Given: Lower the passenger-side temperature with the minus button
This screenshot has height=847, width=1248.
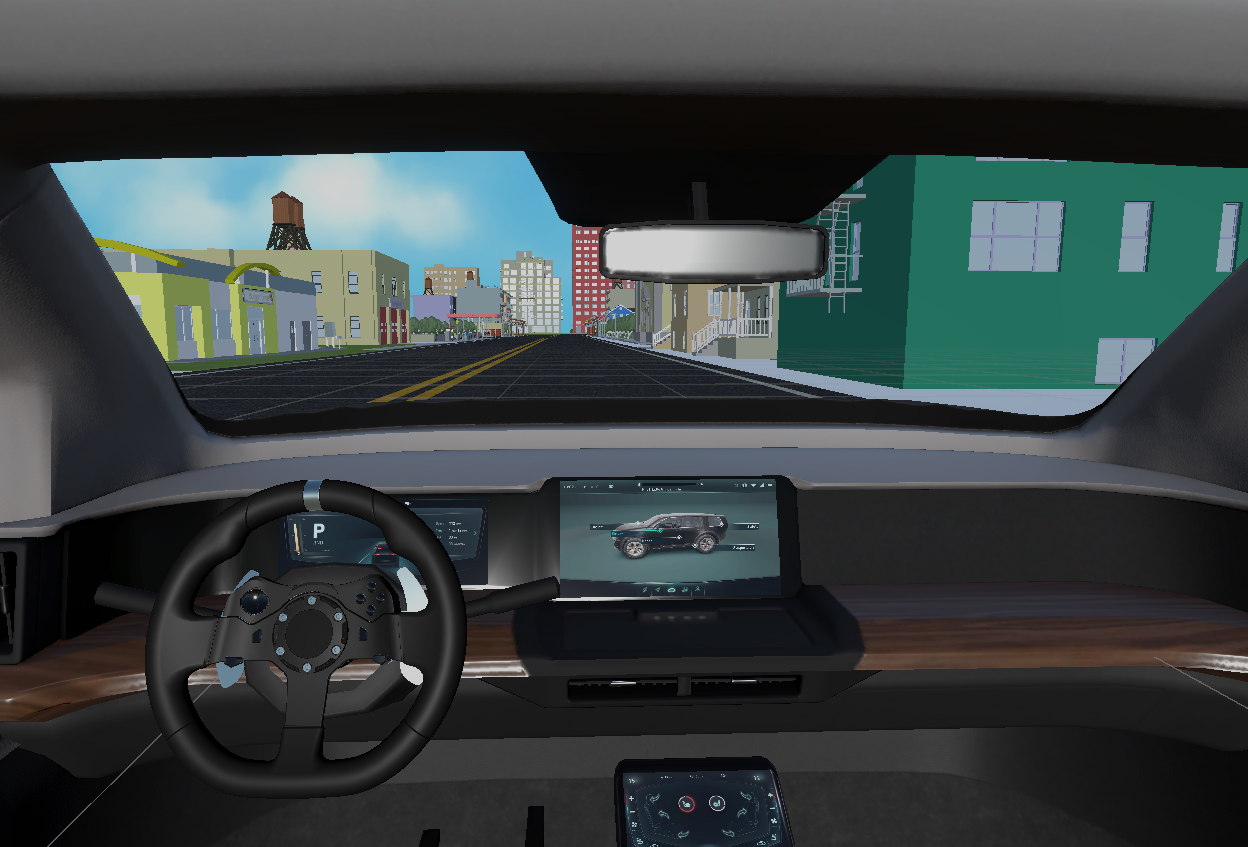Looking at the screenshot, I should pos(772,808).
